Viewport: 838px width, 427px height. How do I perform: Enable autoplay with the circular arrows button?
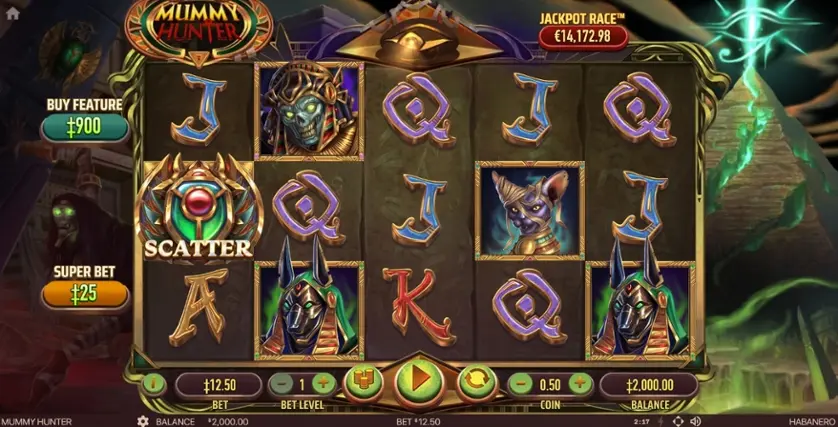click(x=476, y=382)
